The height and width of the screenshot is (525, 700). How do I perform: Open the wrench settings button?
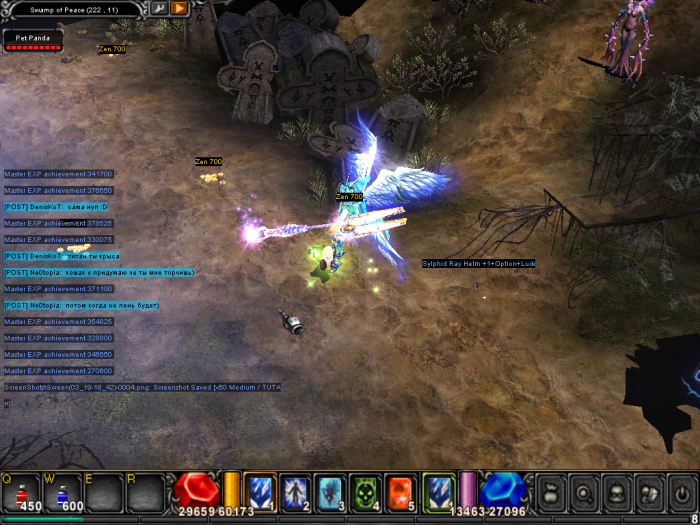(158, 8)
